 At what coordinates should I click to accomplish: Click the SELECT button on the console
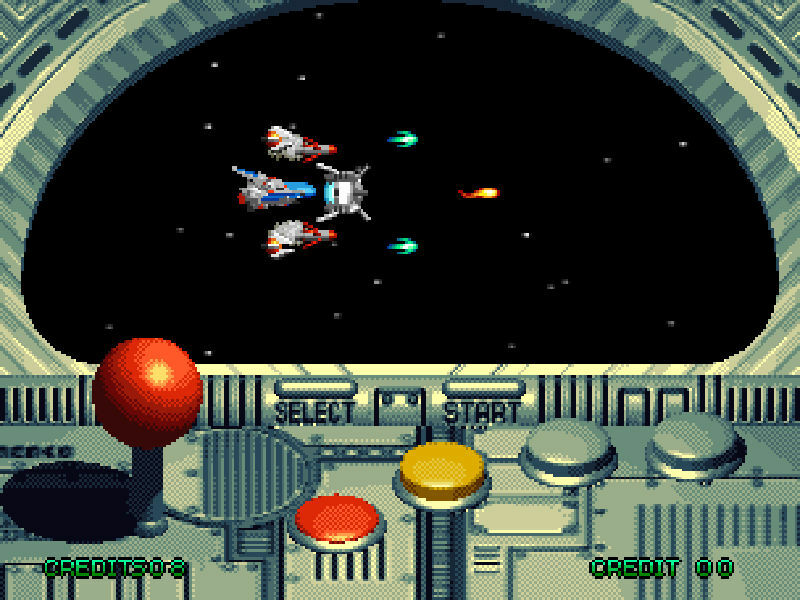314,389
